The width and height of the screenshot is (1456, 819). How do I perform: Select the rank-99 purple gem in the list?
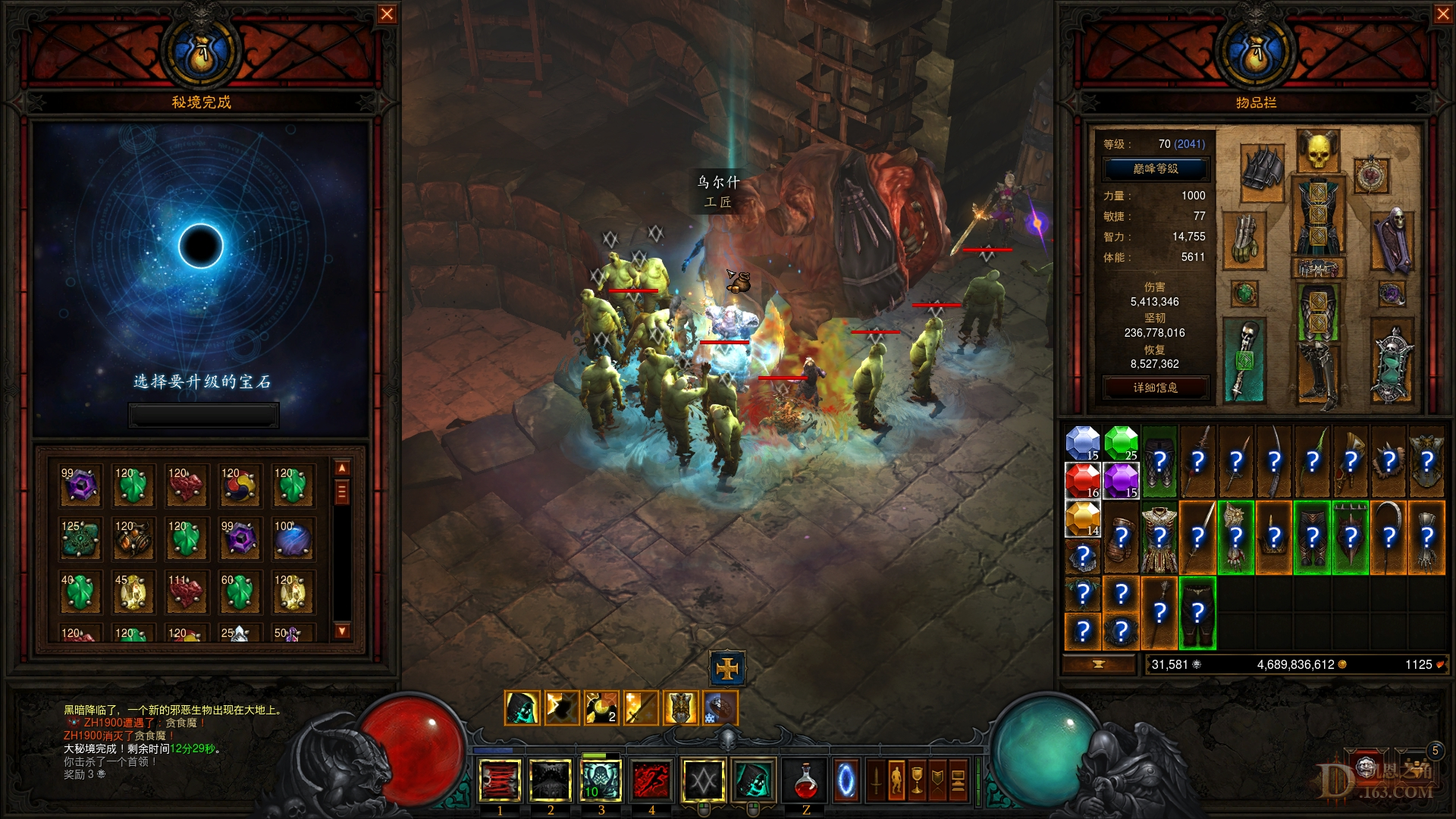point(80,486)
